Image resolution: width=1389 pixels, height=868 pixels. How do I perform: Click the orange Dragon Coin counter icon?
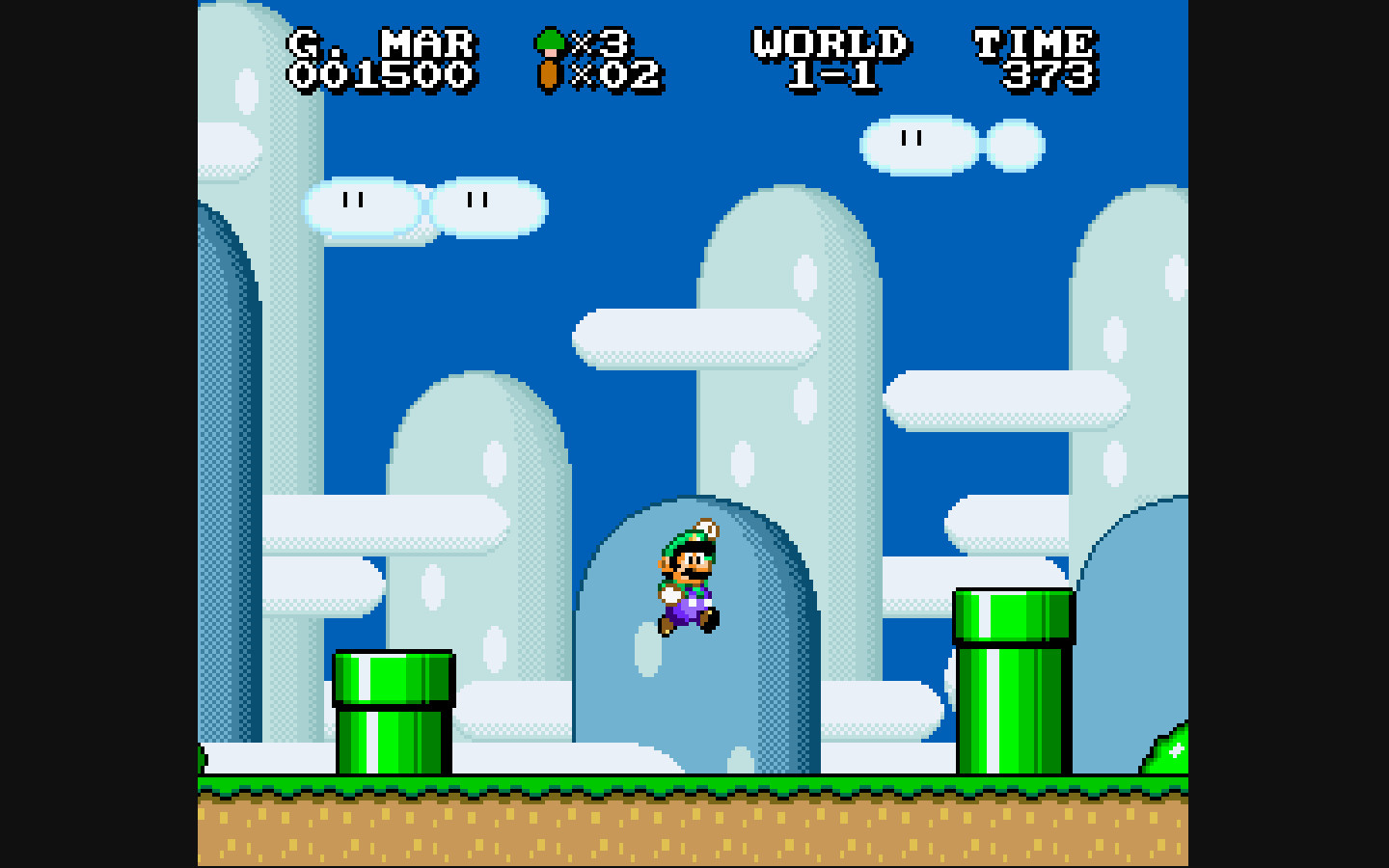(550, 73)
